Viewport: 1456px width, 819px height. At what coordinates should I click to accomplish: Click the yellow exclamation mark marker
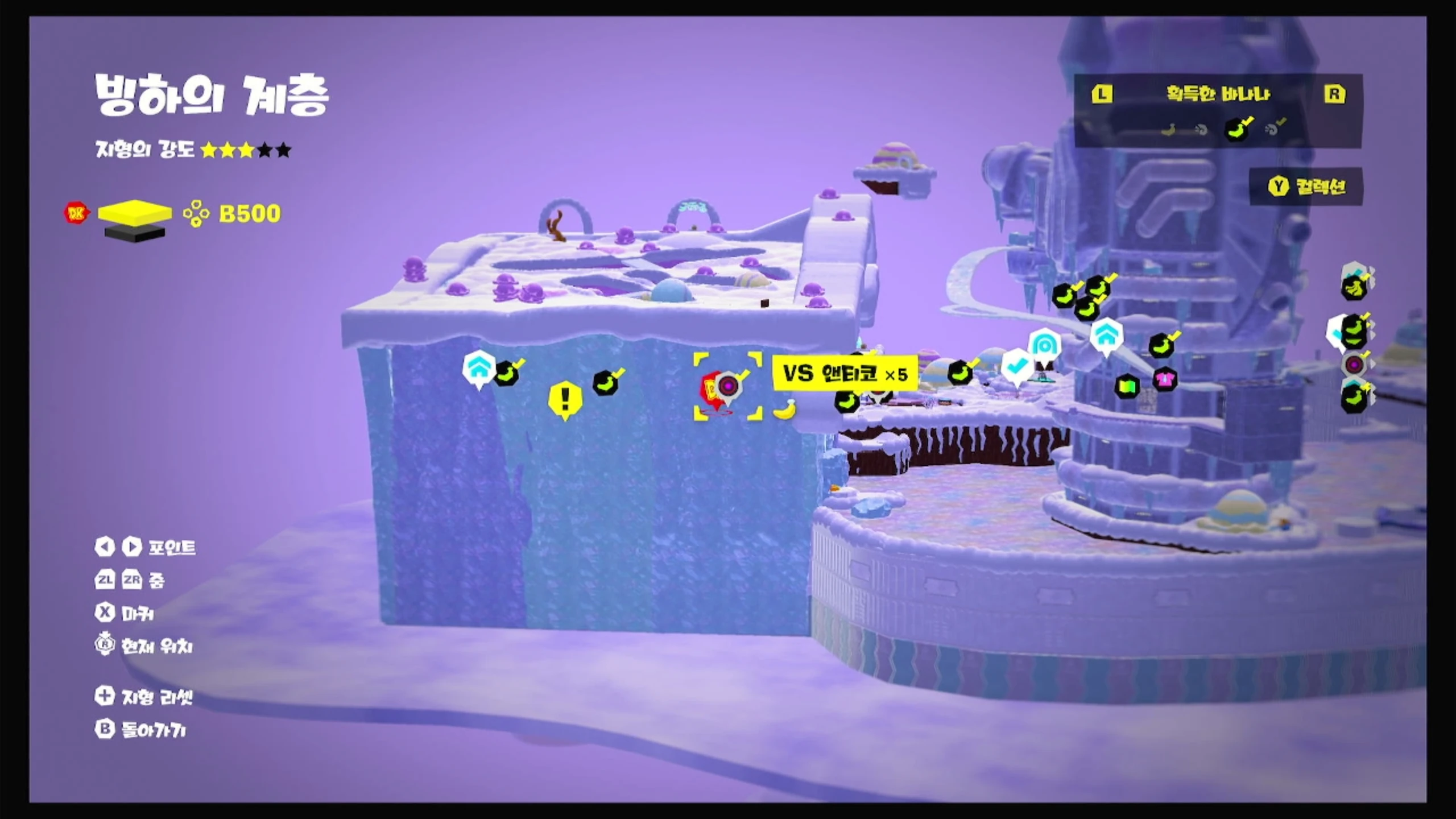pos(565,399)
